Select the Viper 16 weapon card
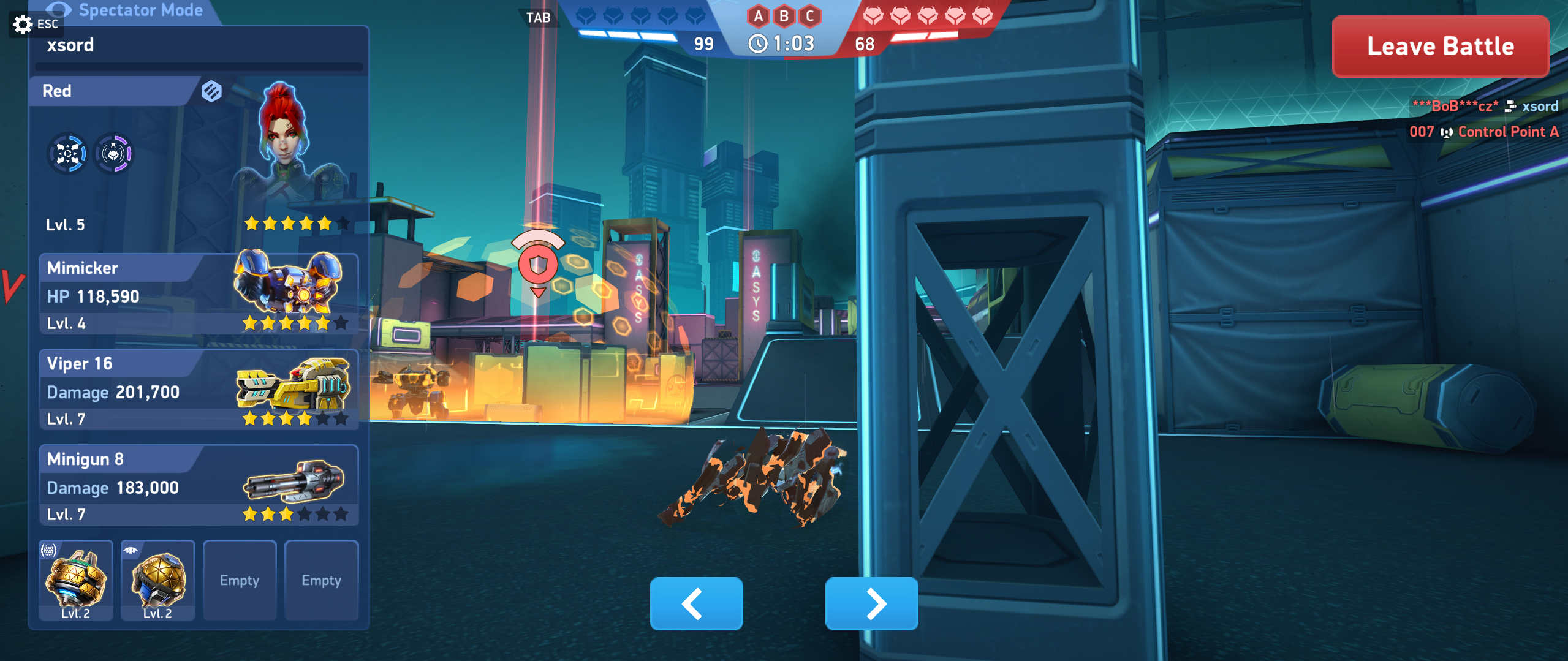The height and width of the screenshot is (661, 1568). (x=199, y=390)
